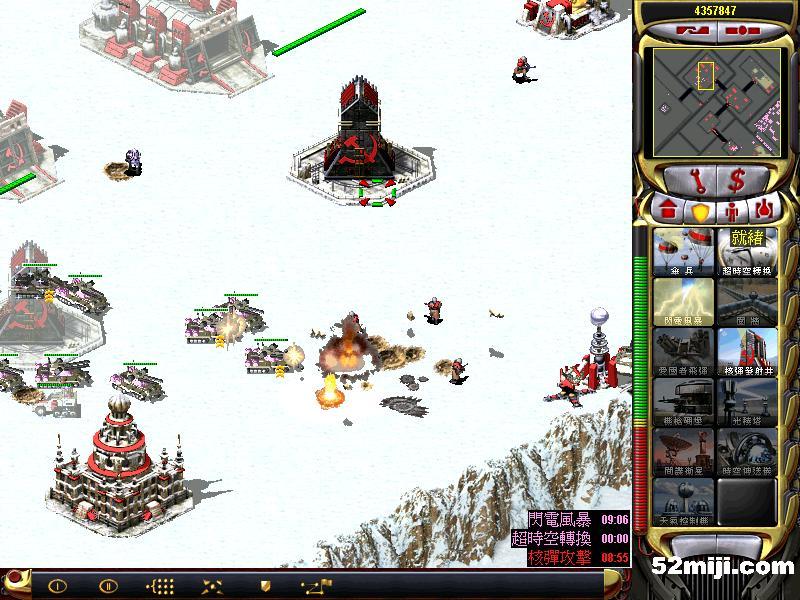The image size is (800, 600).
Task: Click the team one button on command bar
Action: [x=57, y=586]
